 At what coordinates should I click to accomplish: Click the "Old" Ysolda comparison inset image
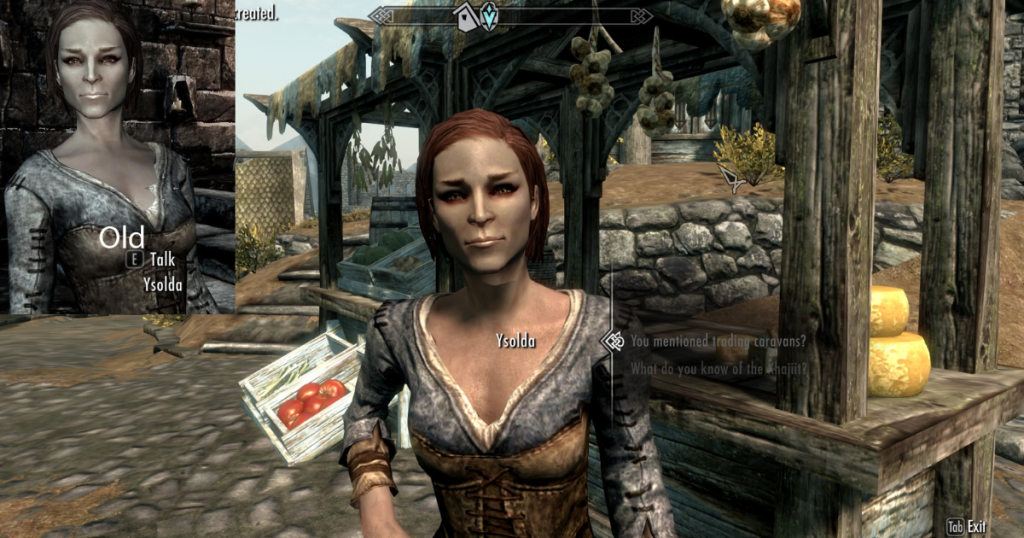point(117,157)
